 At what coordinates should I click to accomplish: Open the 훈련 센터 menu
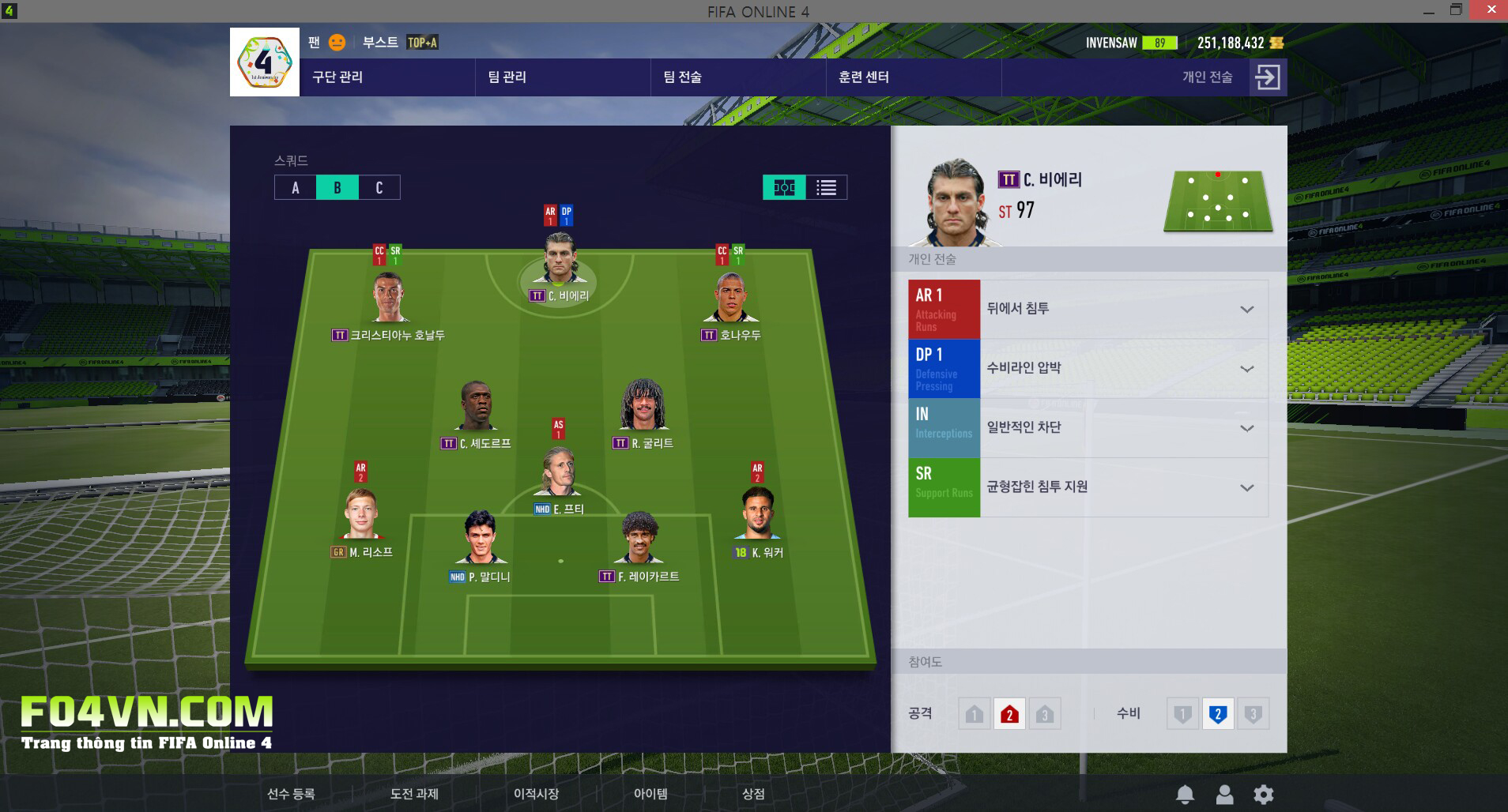863,77
